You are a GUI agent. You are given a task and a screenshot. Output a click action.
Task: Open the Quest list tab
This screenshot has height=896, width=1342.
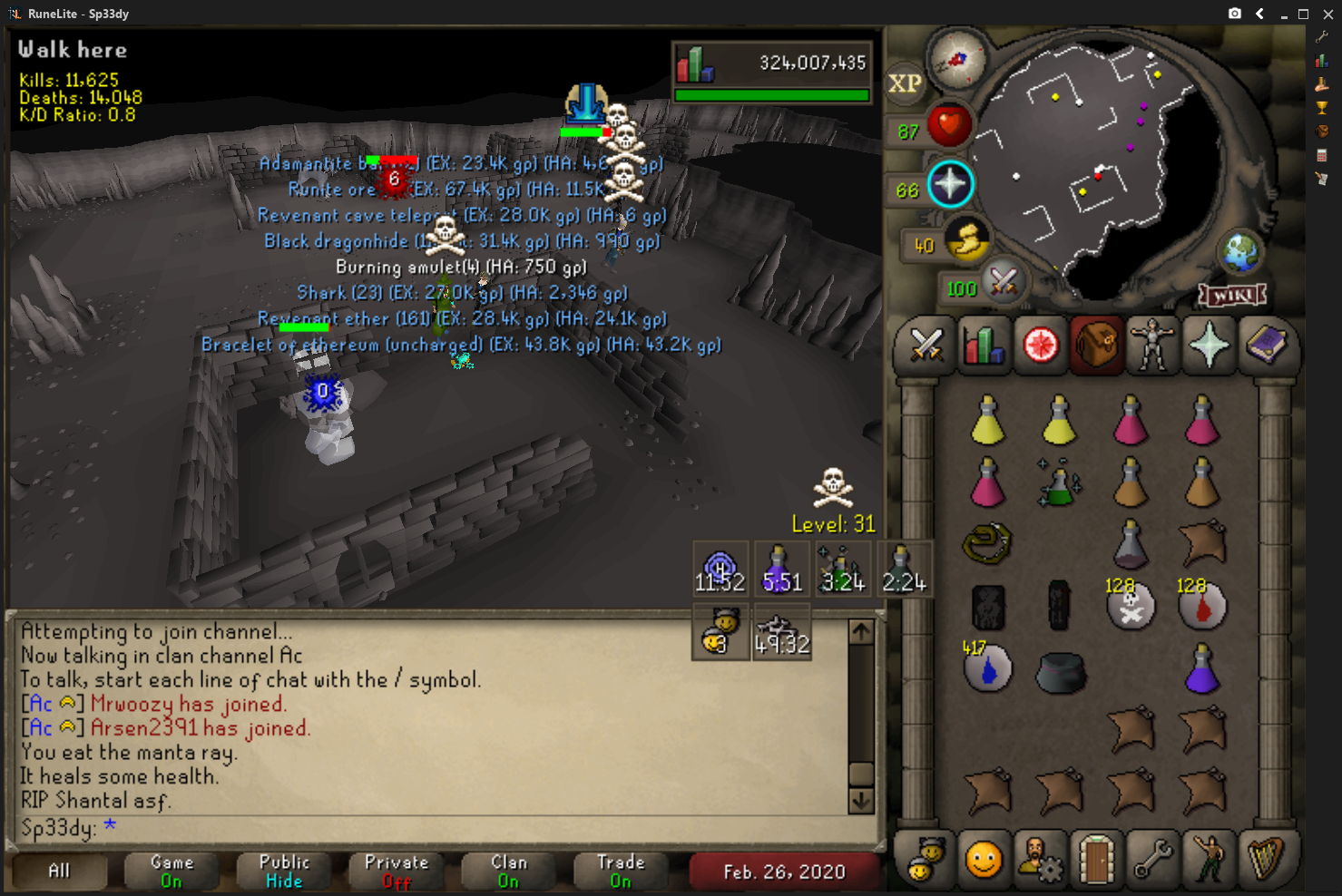pos(1040,346)
